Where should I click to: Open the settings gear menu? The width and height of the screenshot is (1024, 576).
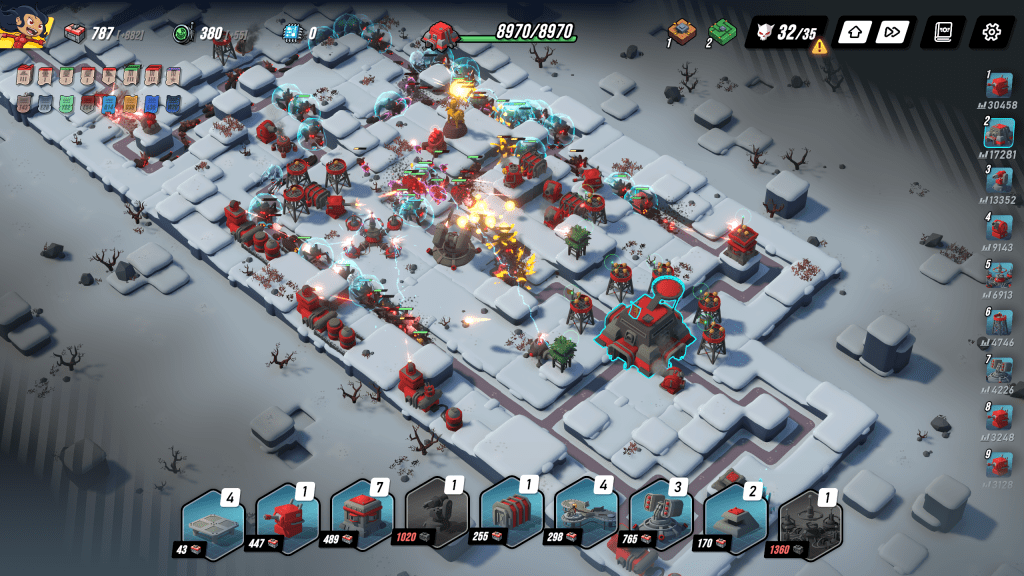pos(991,32)
